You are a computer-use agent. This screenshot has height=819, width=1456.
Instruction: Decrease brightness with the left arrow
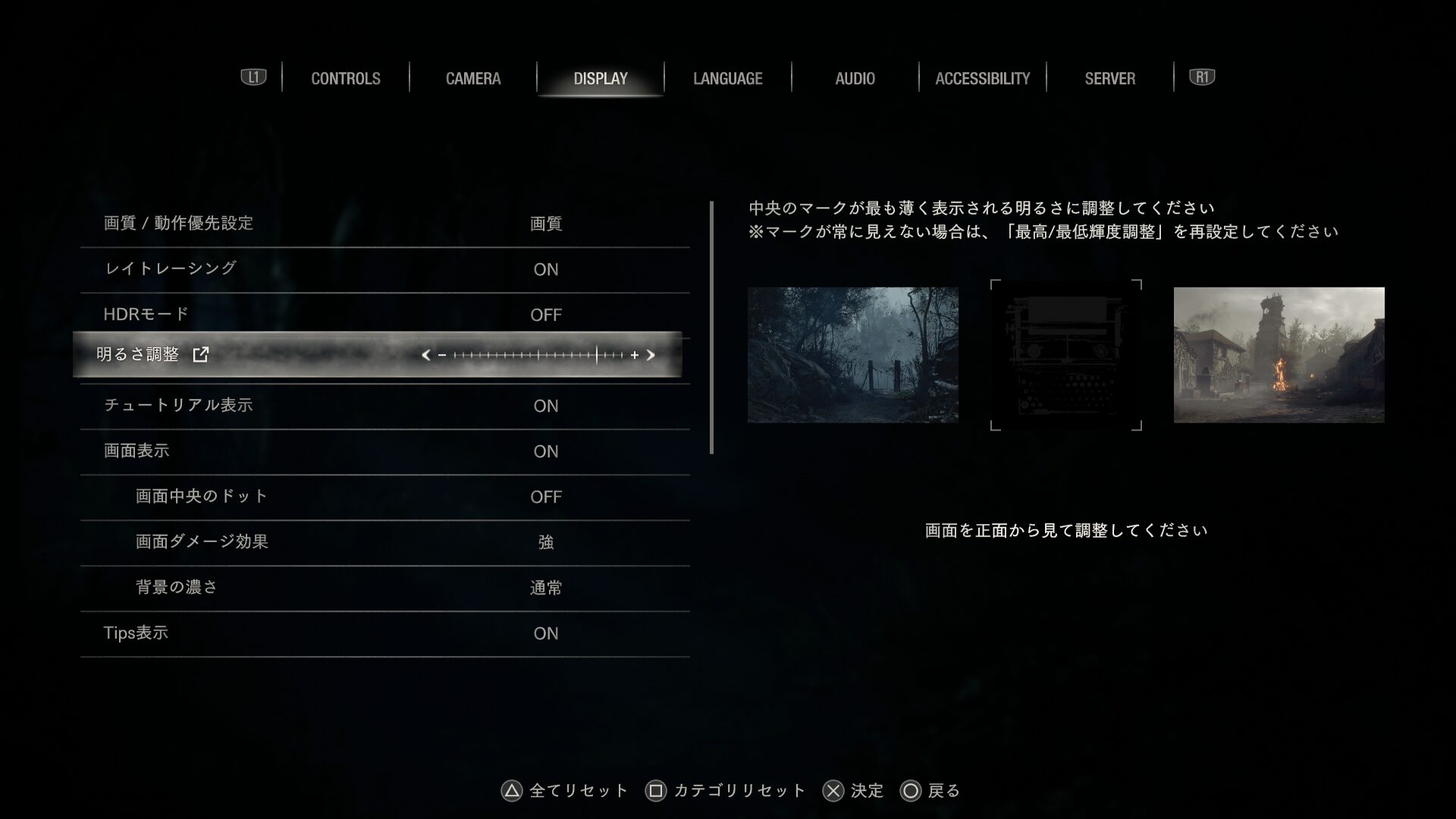point(425,355)
